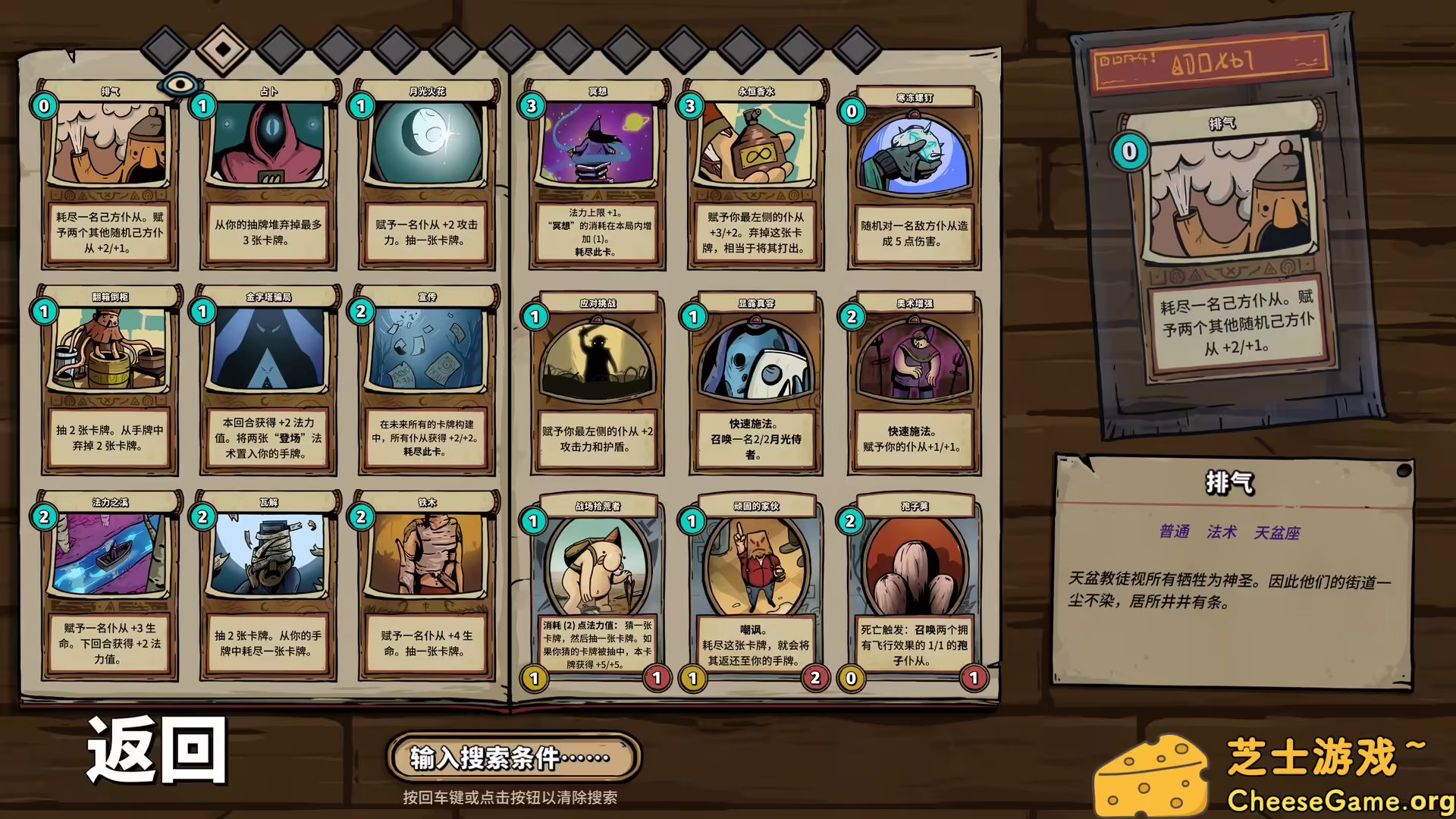Select the 显露真容 mask card

[x=755, y=385]
